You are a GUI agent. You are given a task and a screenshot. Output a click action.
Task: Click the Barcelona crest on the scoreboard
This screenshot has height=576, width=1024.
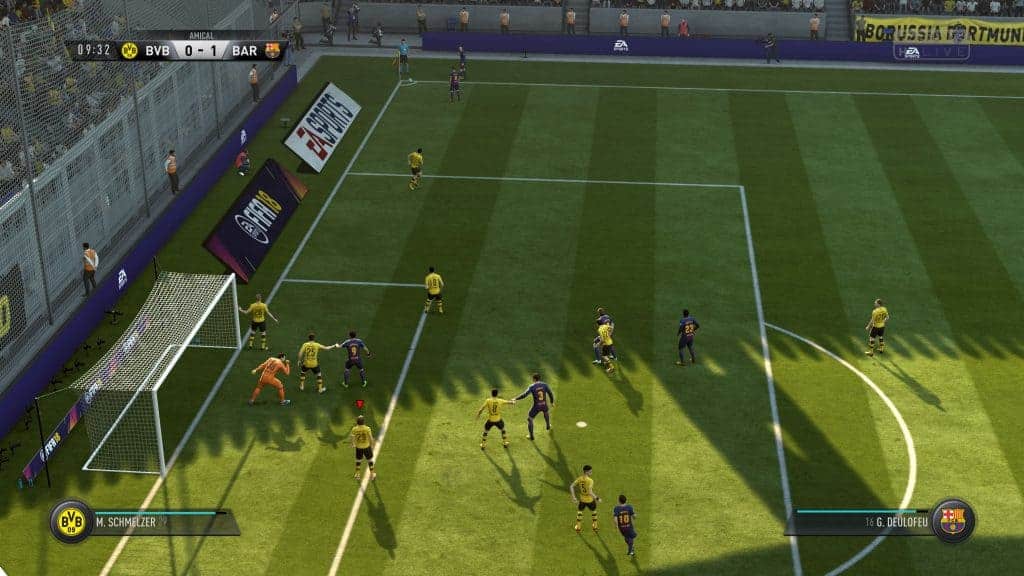pyautogui.click(x=272, y=50)
